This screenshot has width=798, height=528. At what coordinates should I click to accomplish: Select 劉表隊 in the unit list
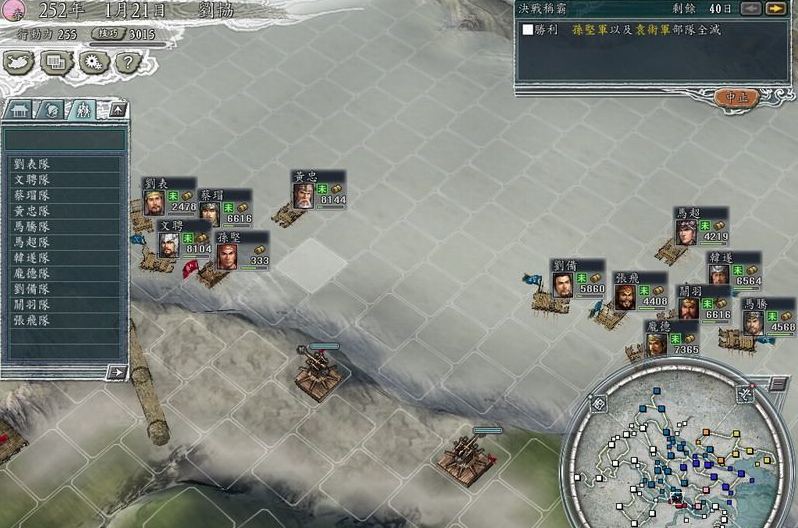pyautogui.click(x=33, y=163)
